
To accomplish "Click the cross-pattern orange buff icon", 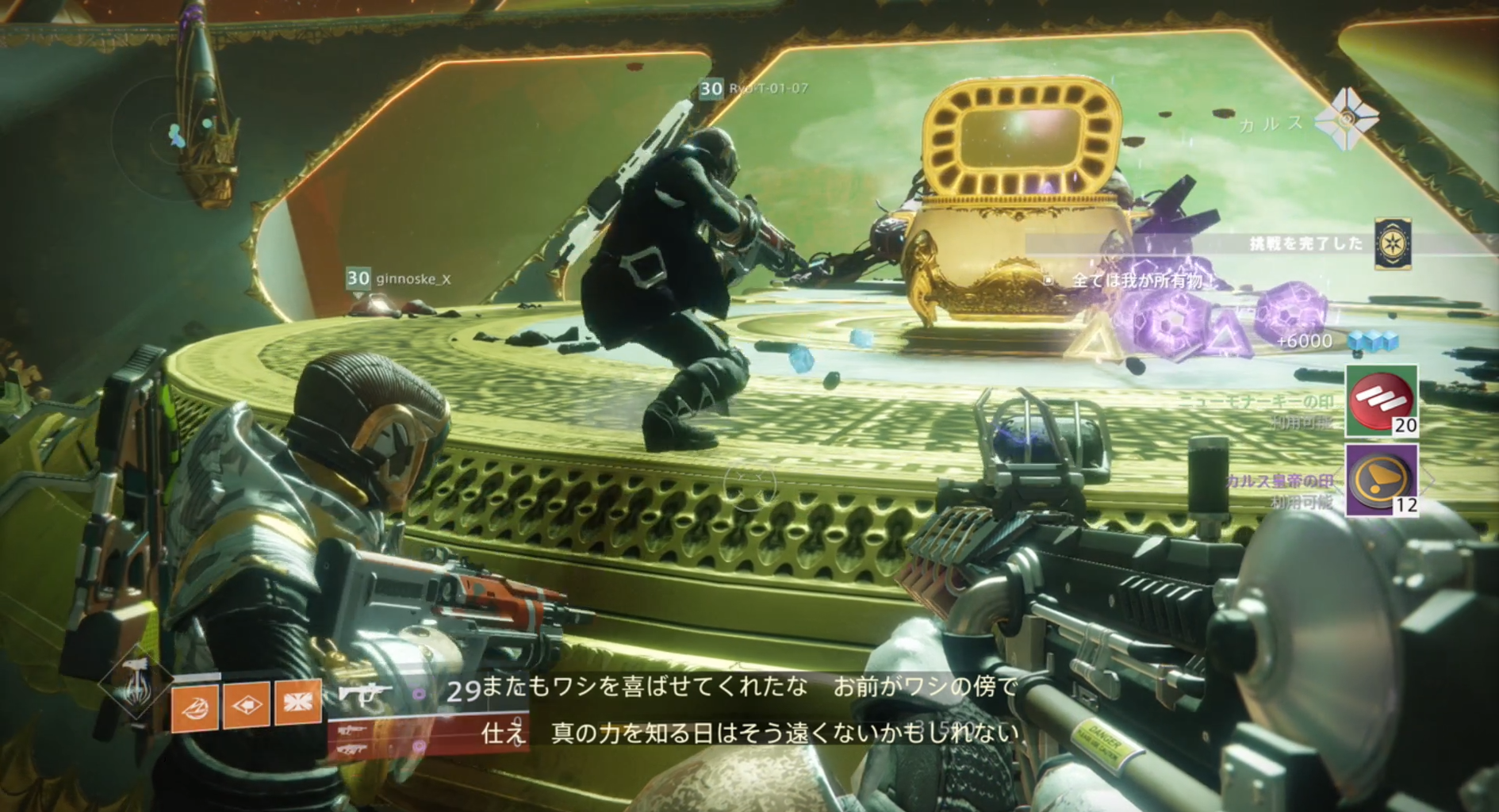I will pos(297,706).
